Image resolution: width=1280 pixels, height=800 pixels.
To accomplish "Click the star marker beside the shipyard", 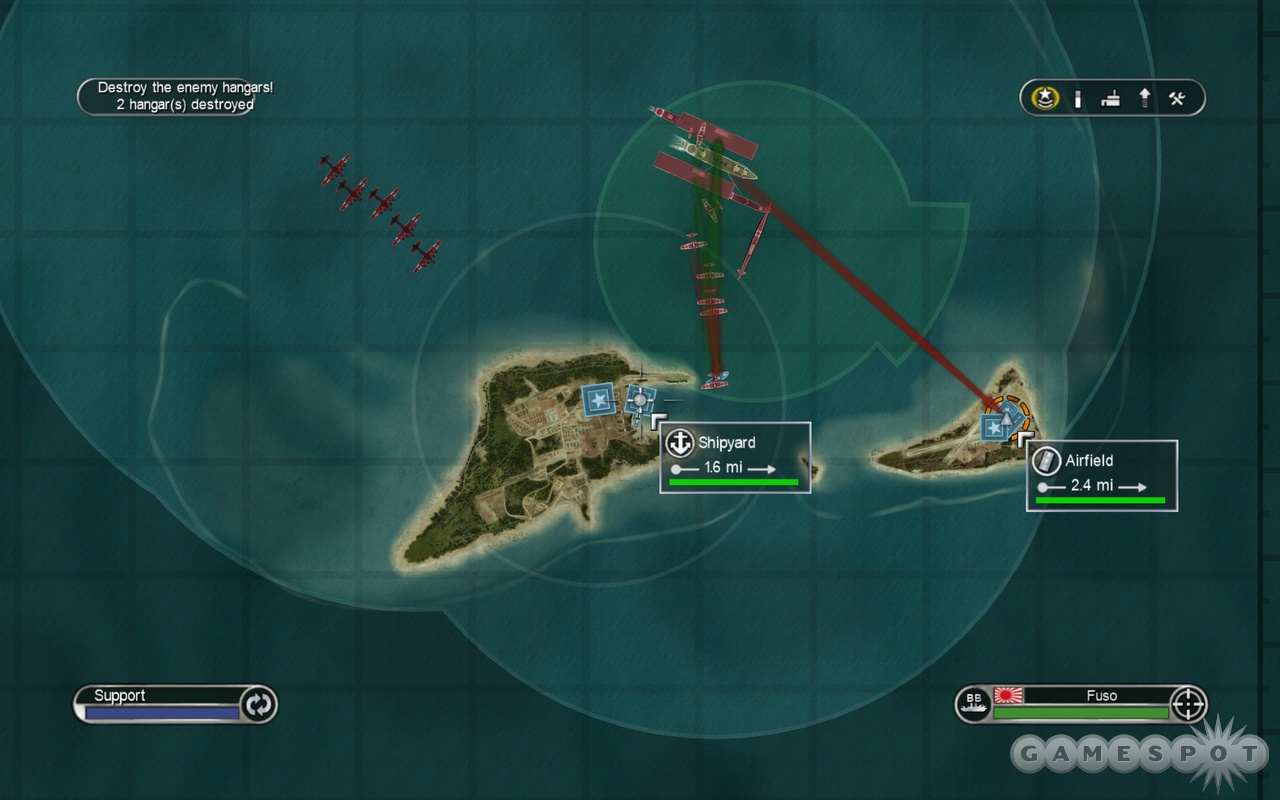I will coord(598,400).
